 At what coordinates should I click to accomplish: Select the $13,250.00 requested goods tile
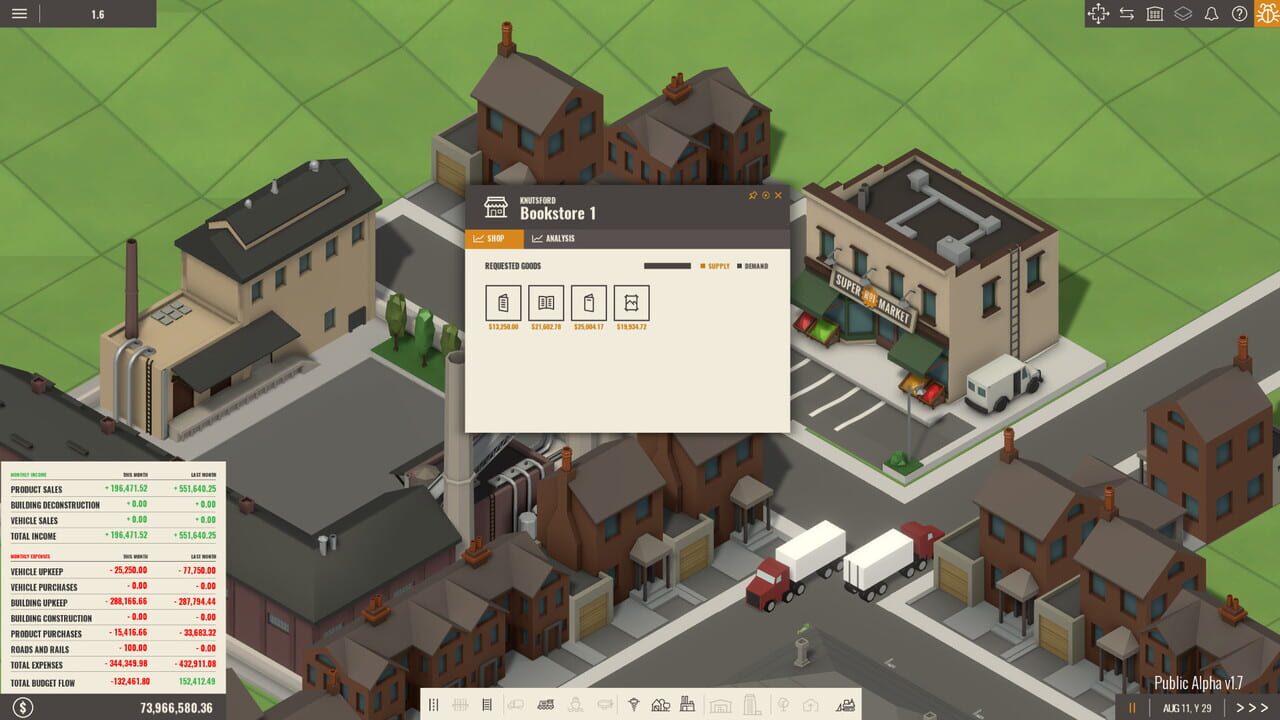[x=503, y=302]
